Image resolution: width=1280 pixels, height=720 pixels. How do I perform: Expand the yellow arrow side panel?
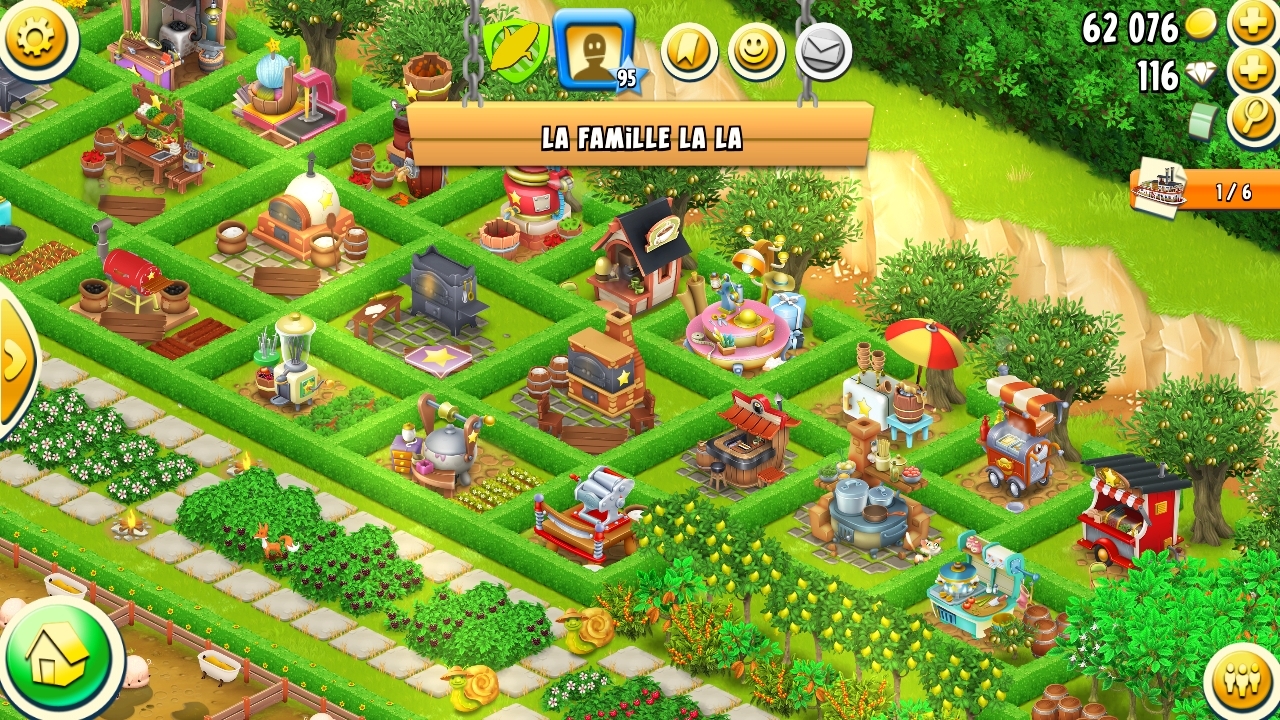coord(16,360)
